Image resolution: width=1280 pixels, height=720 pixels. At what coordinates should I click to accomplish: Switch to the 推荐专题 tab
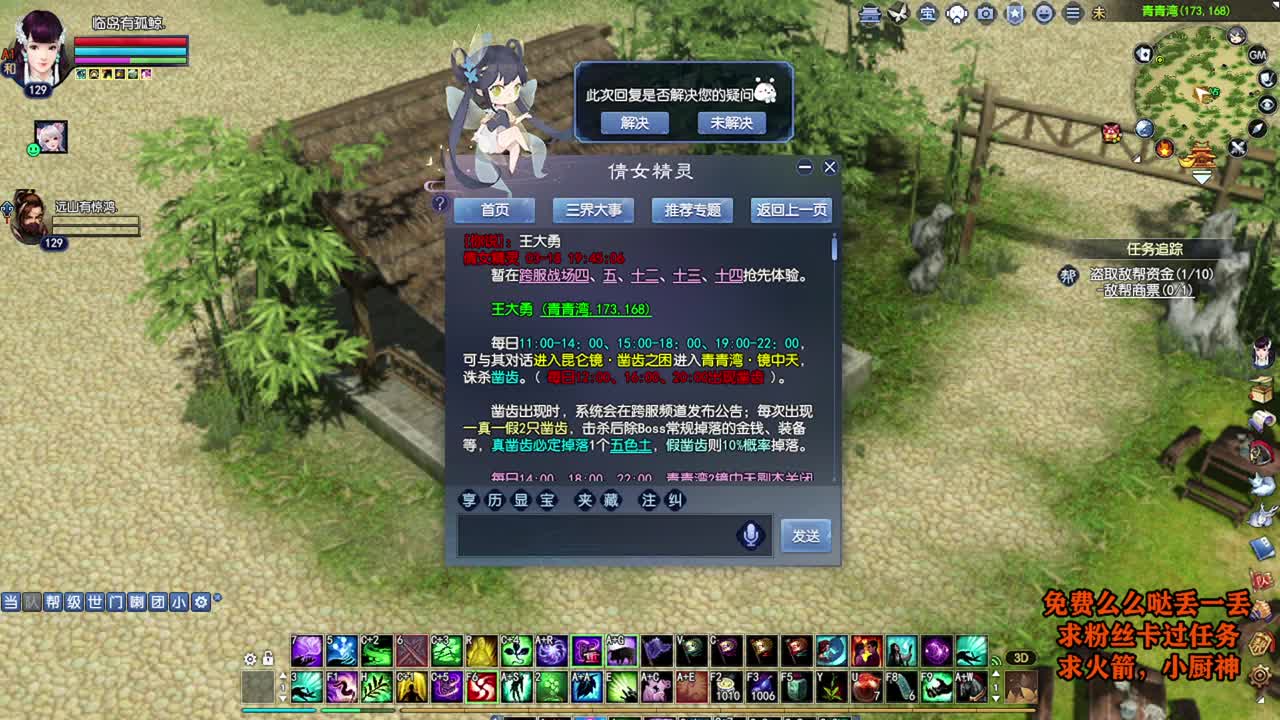[x=692, y=210]
